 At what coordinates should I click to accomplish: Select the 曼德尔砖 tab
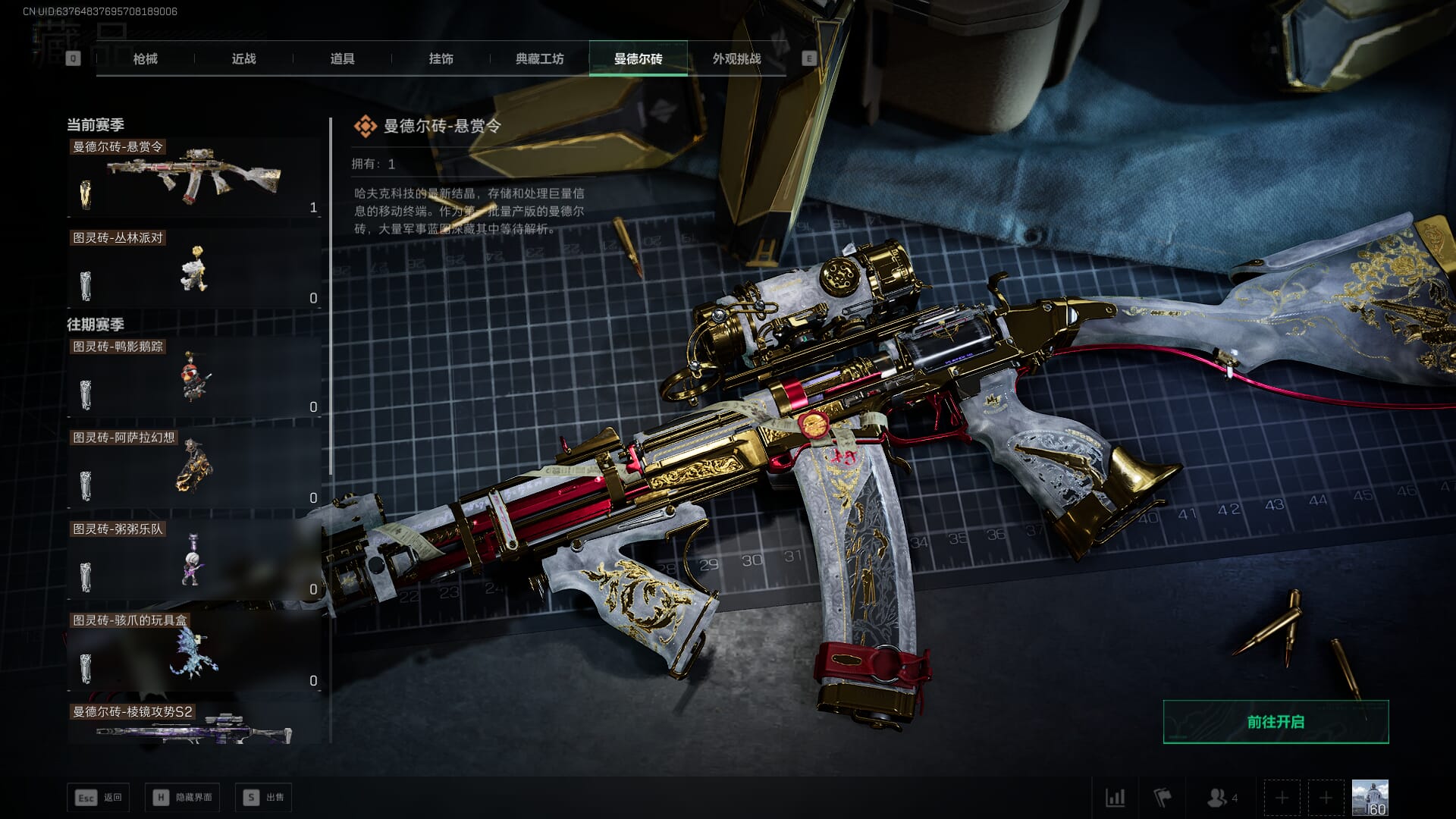pos(638,58)
